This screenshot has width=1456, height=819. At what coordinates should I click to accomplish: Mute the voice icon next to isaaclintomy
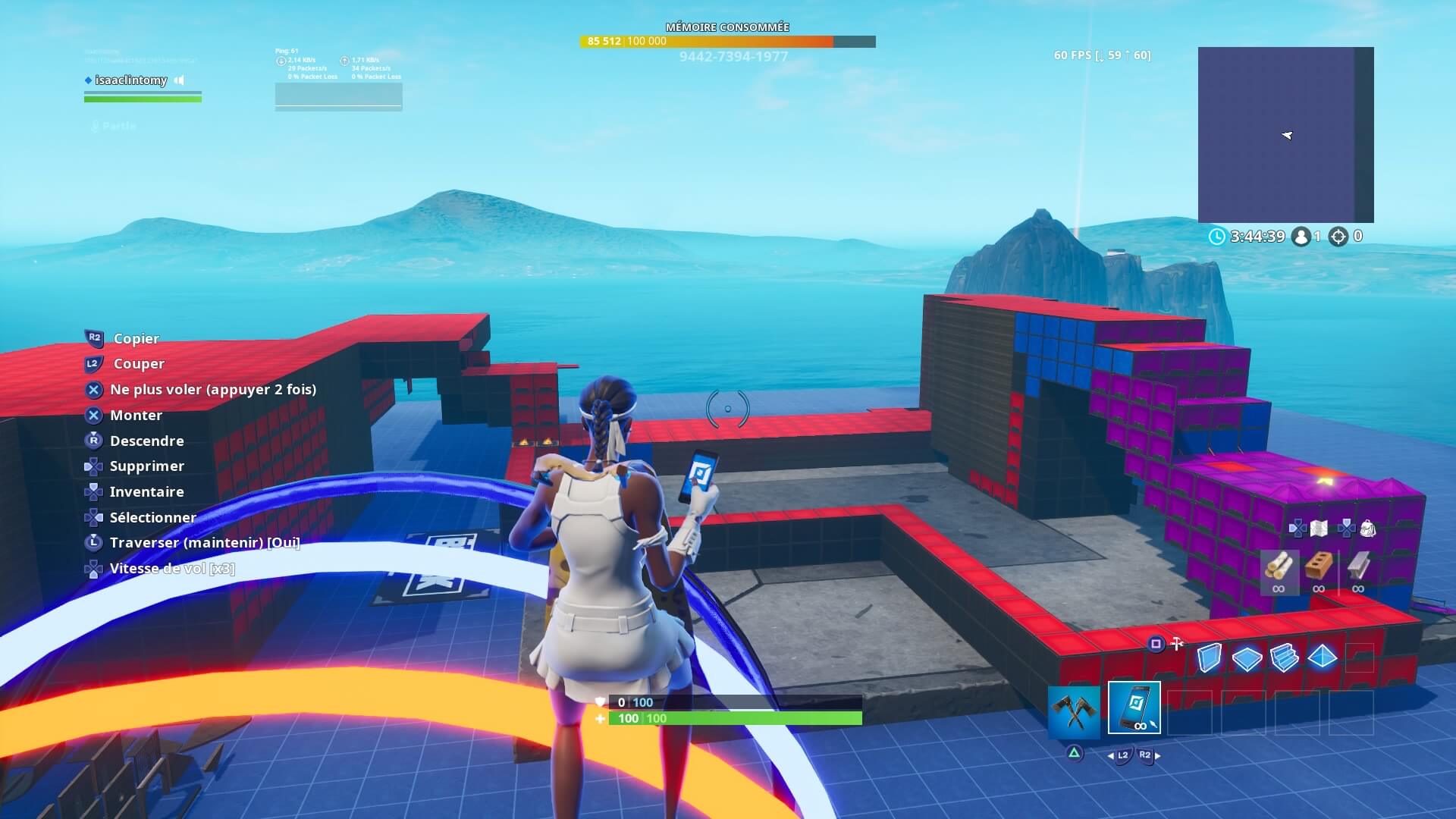[179, 80]
